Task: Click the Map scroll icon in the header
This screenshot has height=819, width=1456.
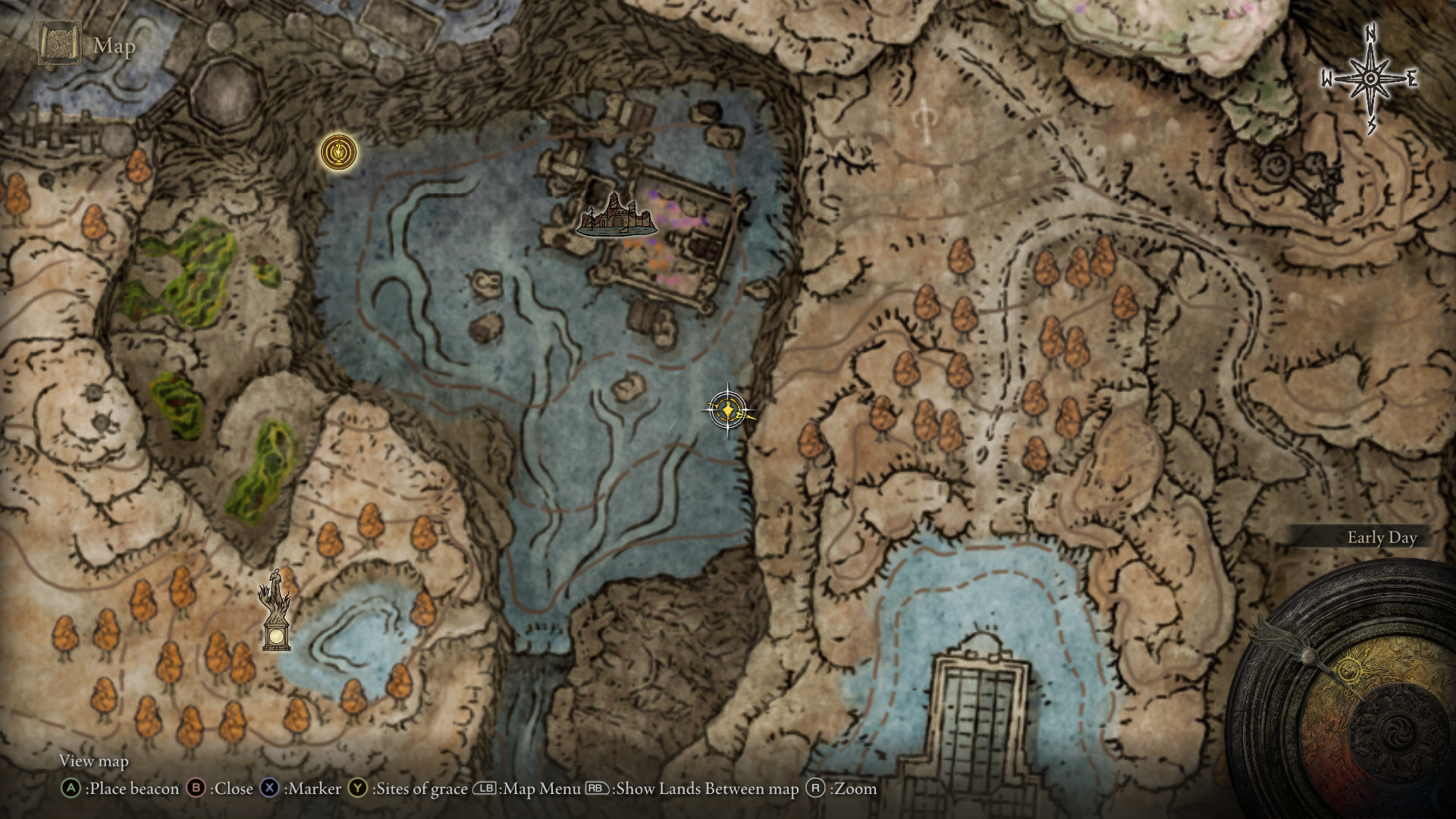Action: pyautogui.click(x=60, y=44)
